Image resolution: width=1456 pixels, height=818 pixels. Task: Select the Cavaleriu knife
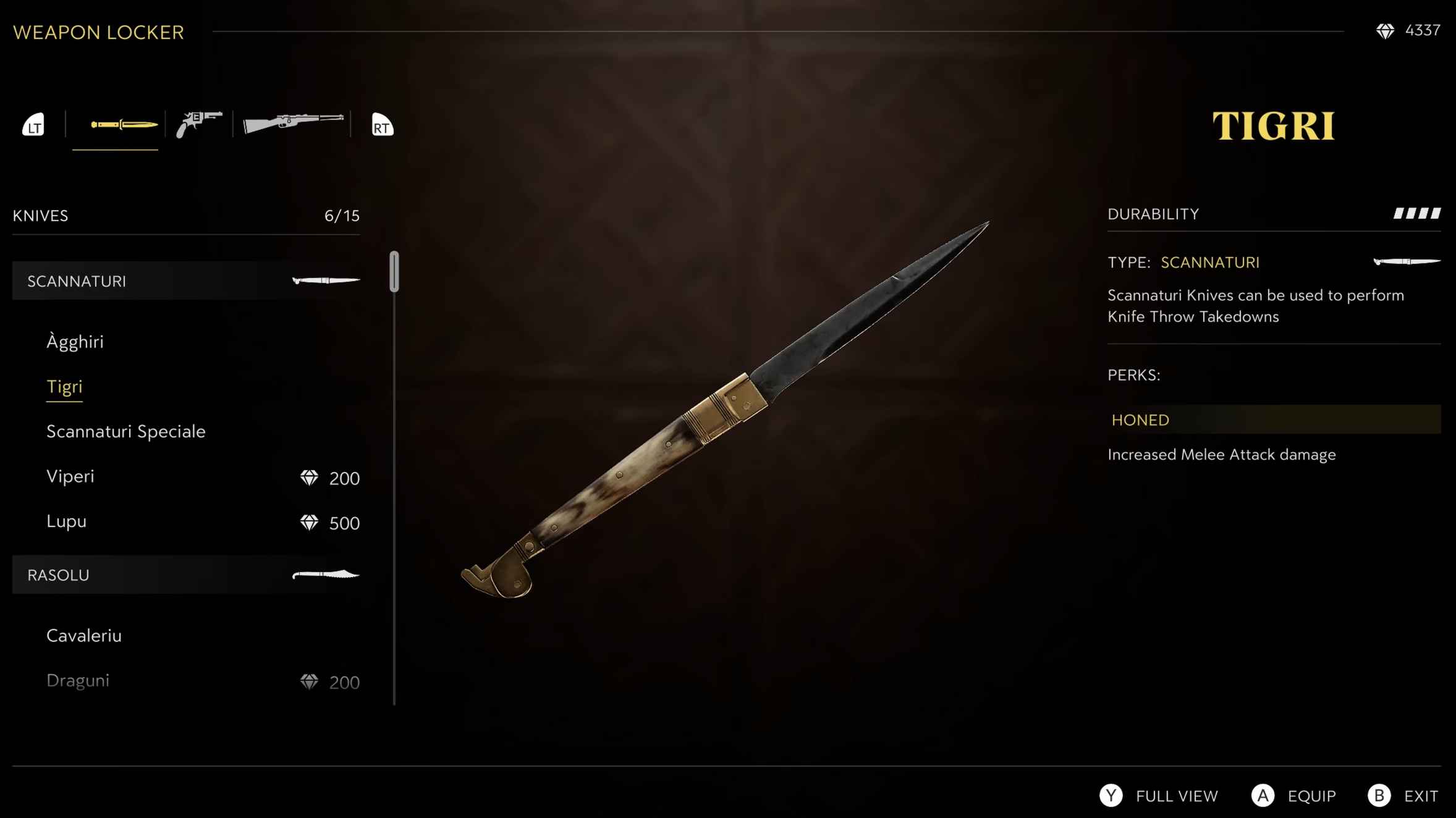[84, 636]
